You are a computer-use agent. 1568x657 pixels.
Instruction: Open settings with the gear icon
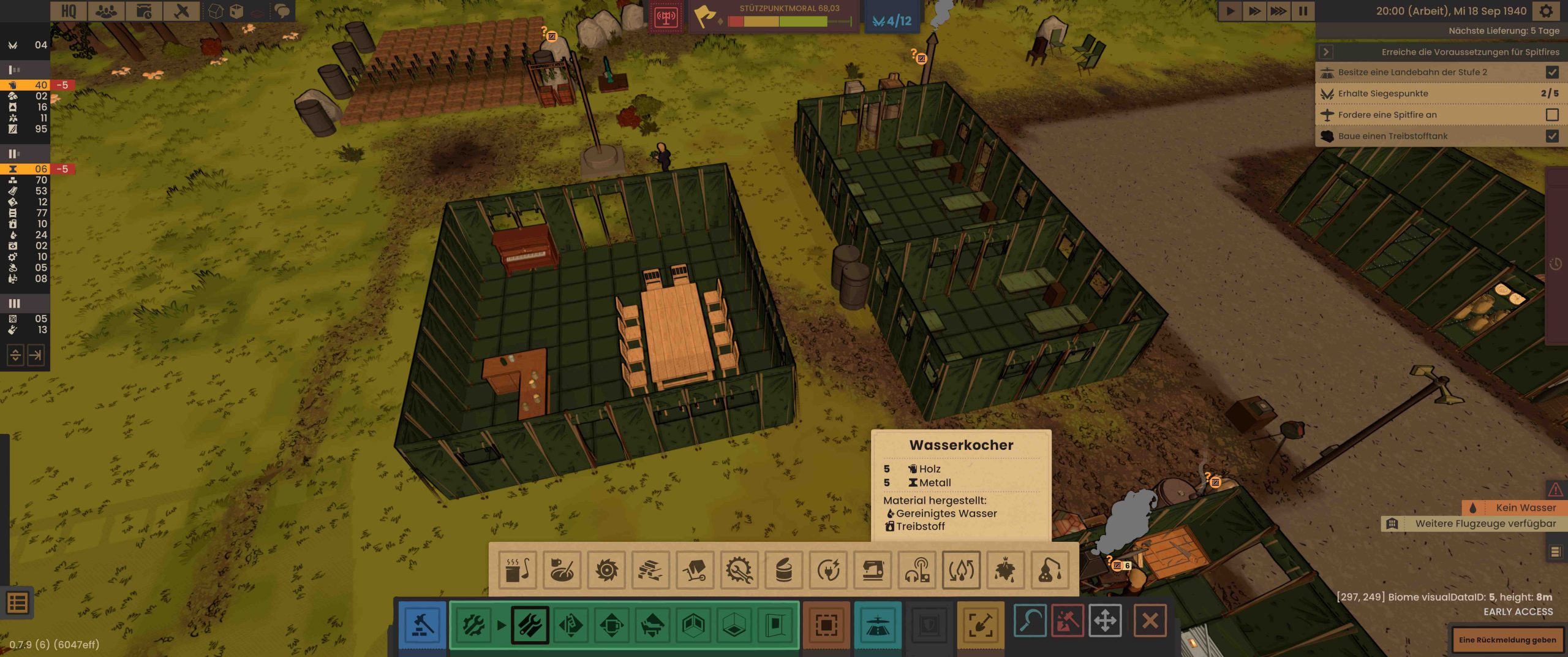pyautogui.click(x=1546, y=11)
